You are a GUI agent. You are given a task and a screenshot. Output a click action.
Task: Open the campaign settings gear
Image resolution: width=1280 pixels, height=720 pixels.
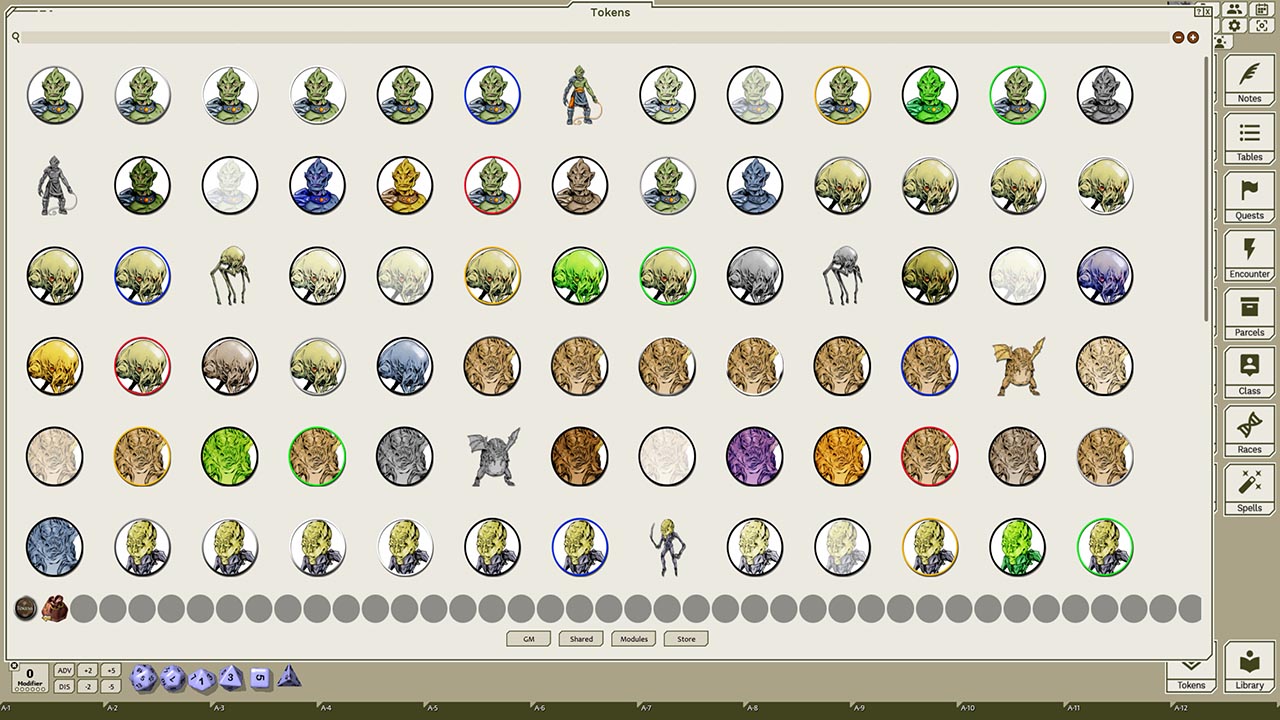[1236, 27]
